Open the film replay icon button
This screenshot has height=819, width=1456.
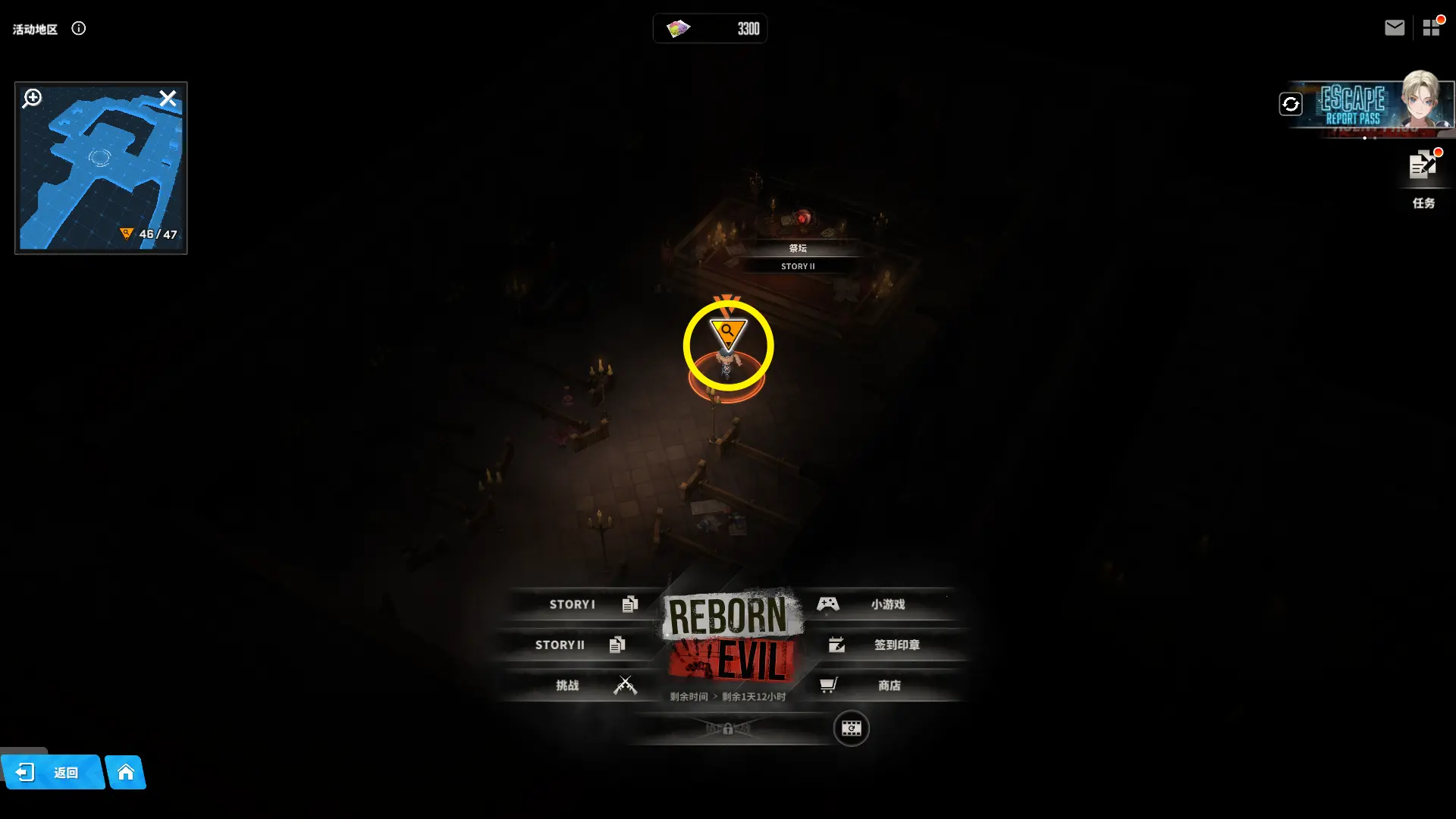(851, 729)
